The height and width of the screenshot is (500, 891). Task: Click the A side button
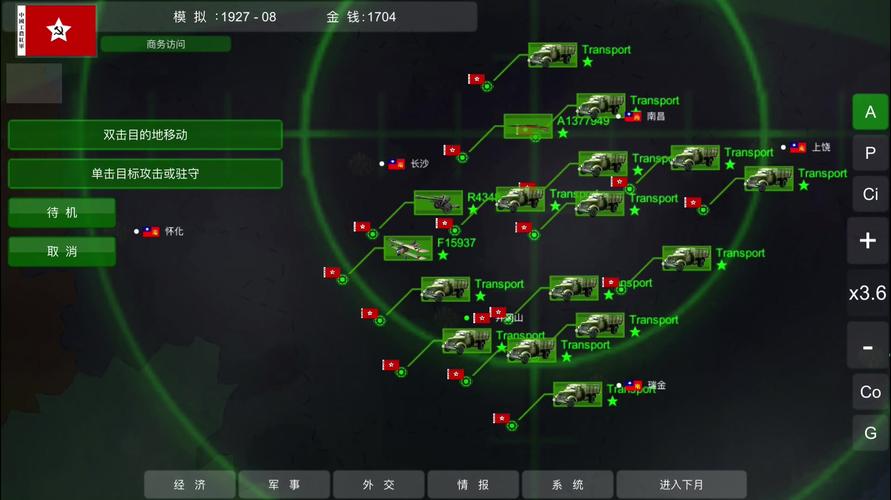870,112
